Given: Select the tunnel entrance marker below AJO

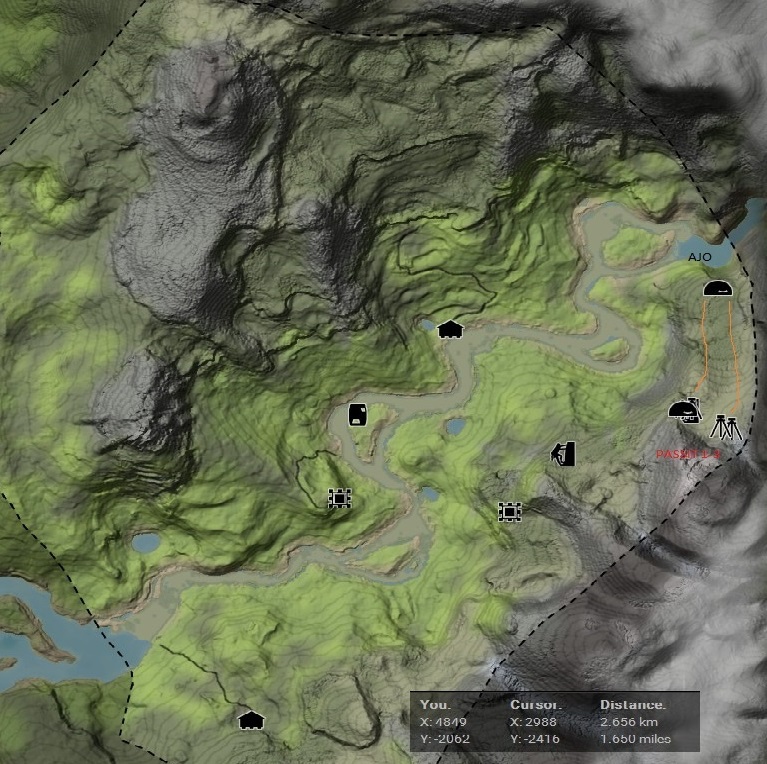Looking at the screenshot, I should pyautogui.click(x=717, y=289).
